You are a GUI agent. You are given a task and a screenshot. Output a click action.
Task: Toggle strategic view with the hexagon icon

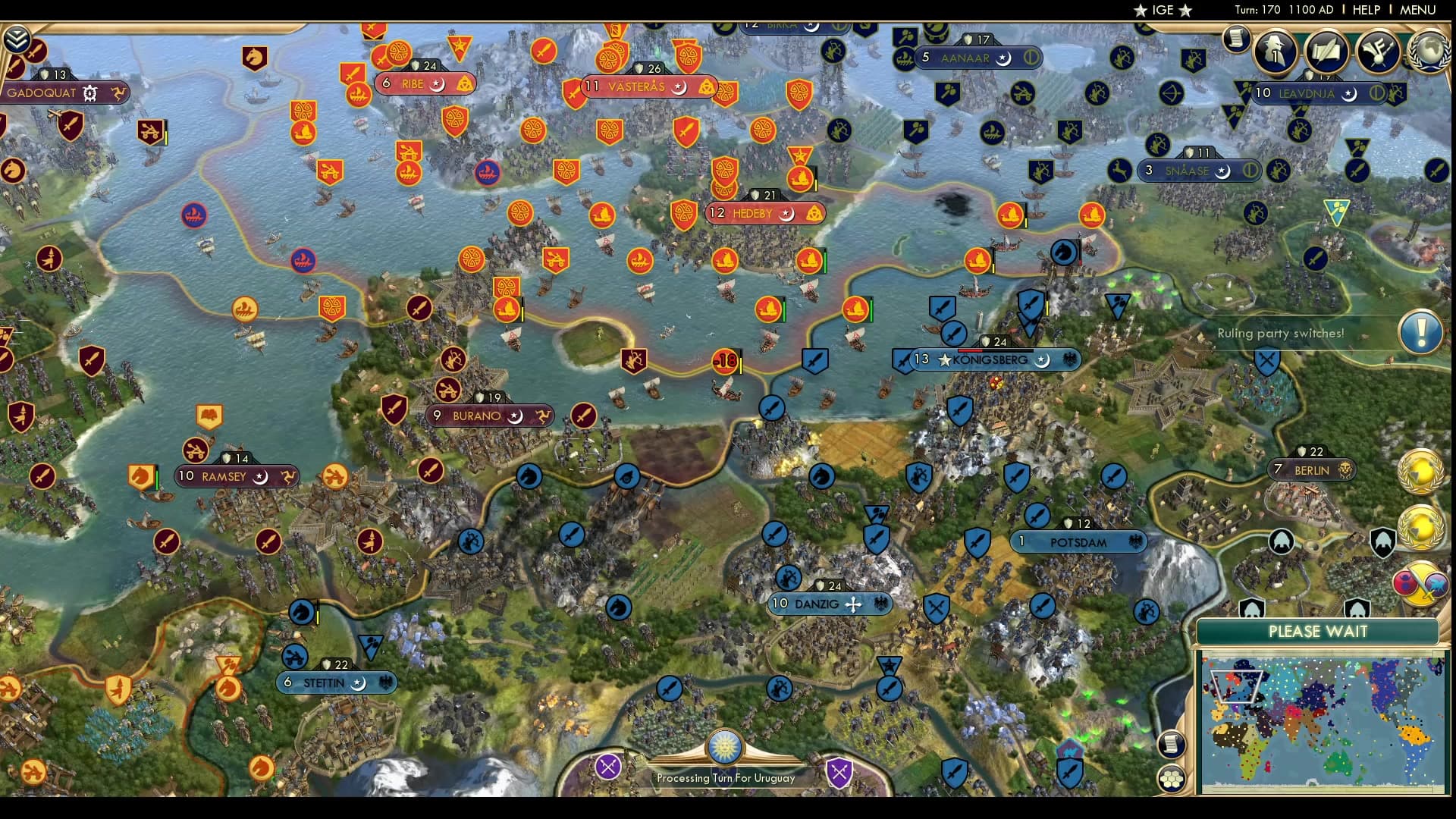click(x=1172, y=779)
